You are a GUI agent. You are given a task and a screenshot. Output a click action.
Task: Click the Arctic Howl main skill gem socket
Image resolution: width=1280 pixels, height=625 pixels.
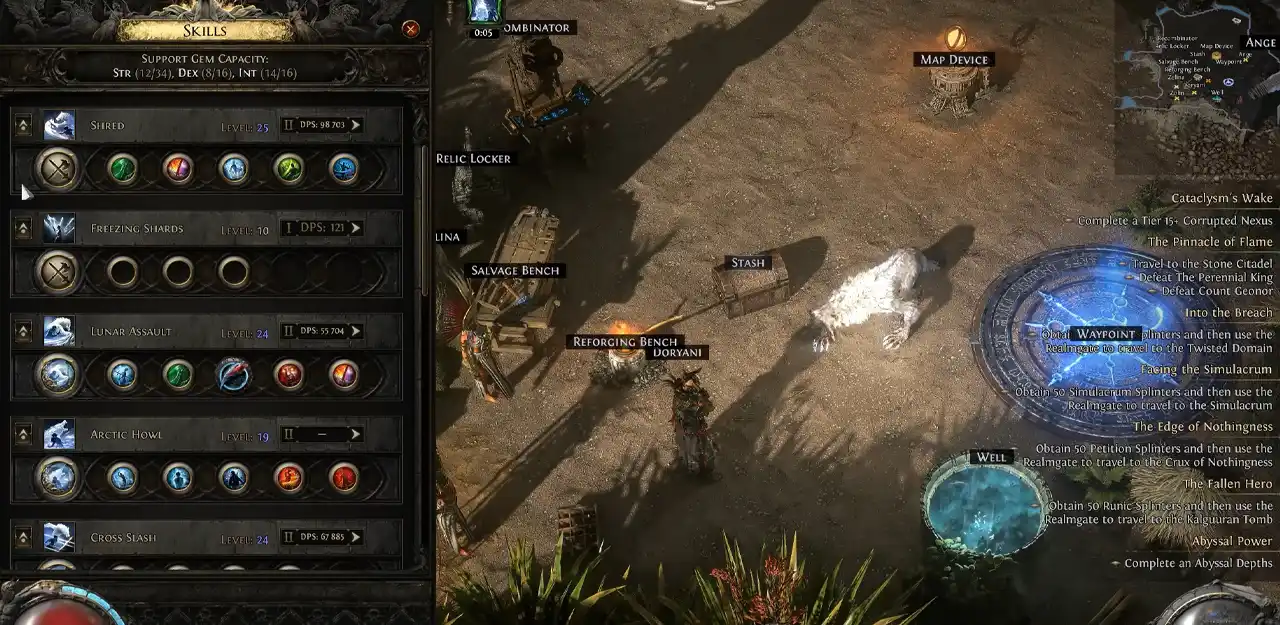pyautogui.click(x=57, y=478)
